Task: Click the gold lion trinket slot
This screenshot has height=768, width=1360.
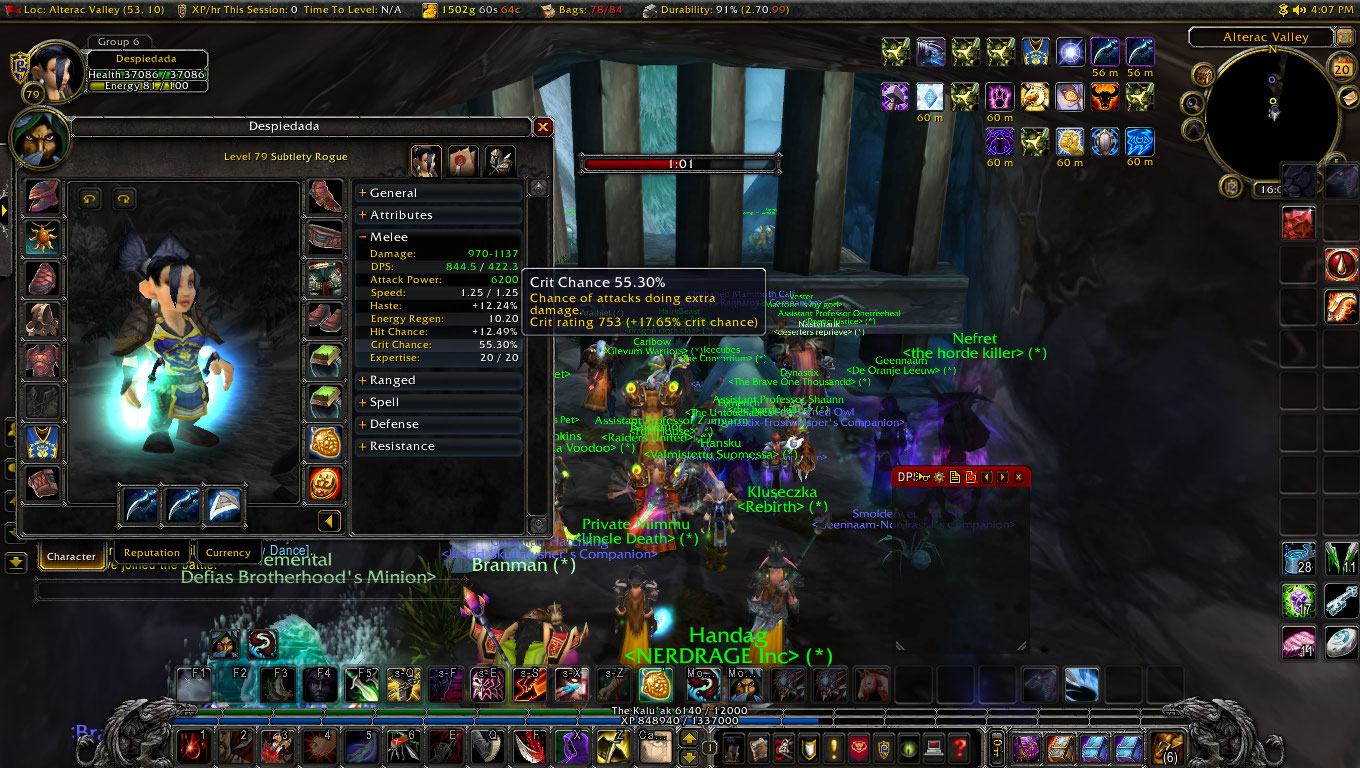Action: pyautogui.click(x=323, y=442)
